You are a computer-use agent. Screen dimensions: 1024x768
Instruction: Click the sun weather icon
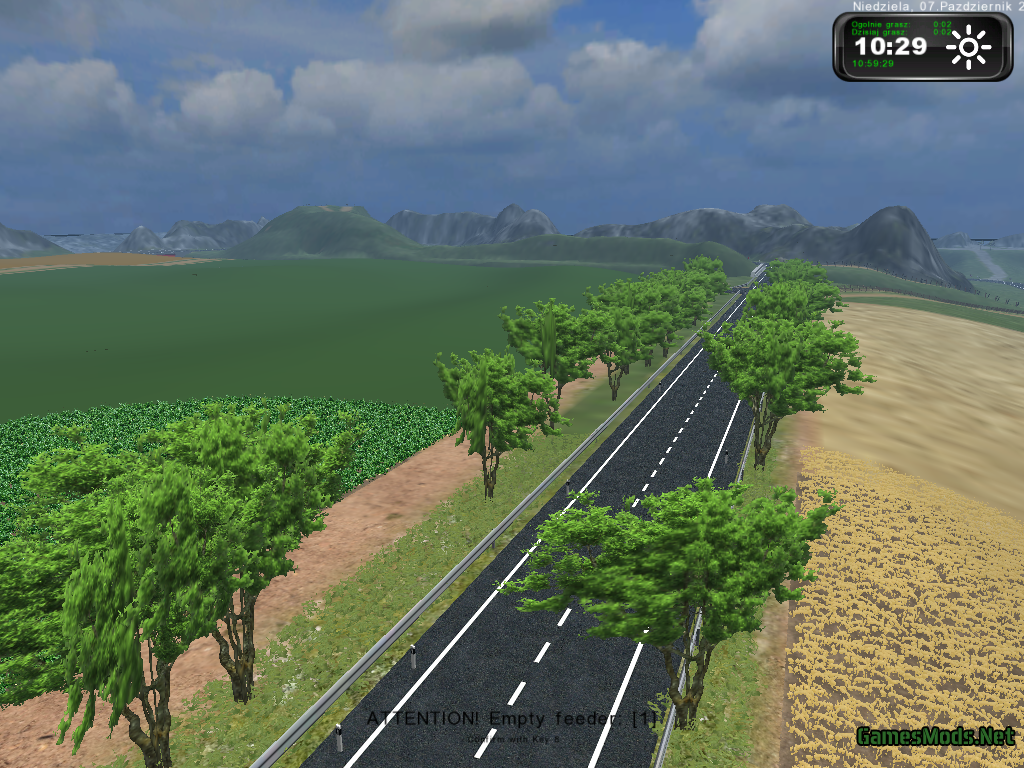click(x=968, y=47)
